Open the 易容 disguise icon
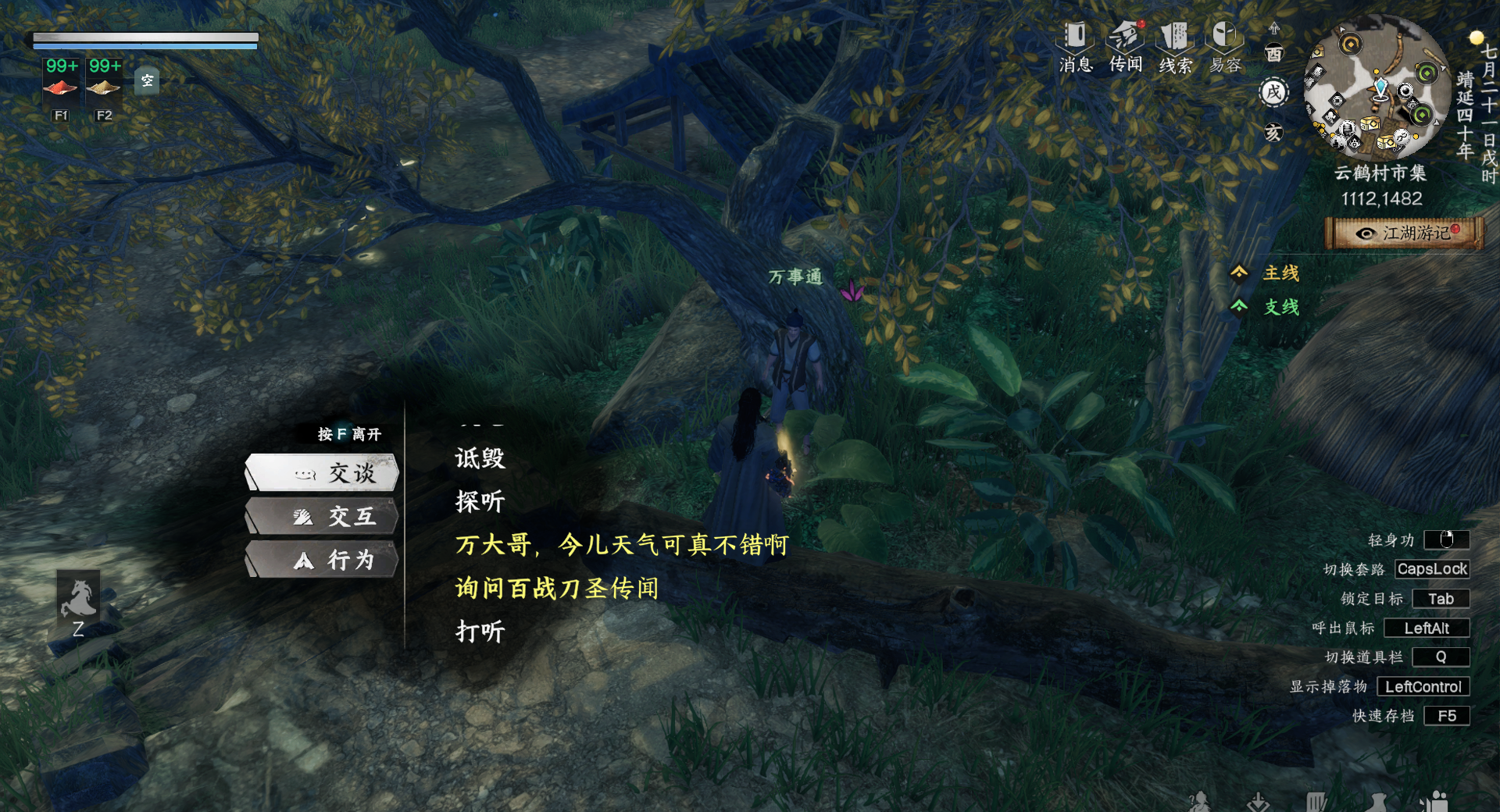 (x=1223, y=43)
